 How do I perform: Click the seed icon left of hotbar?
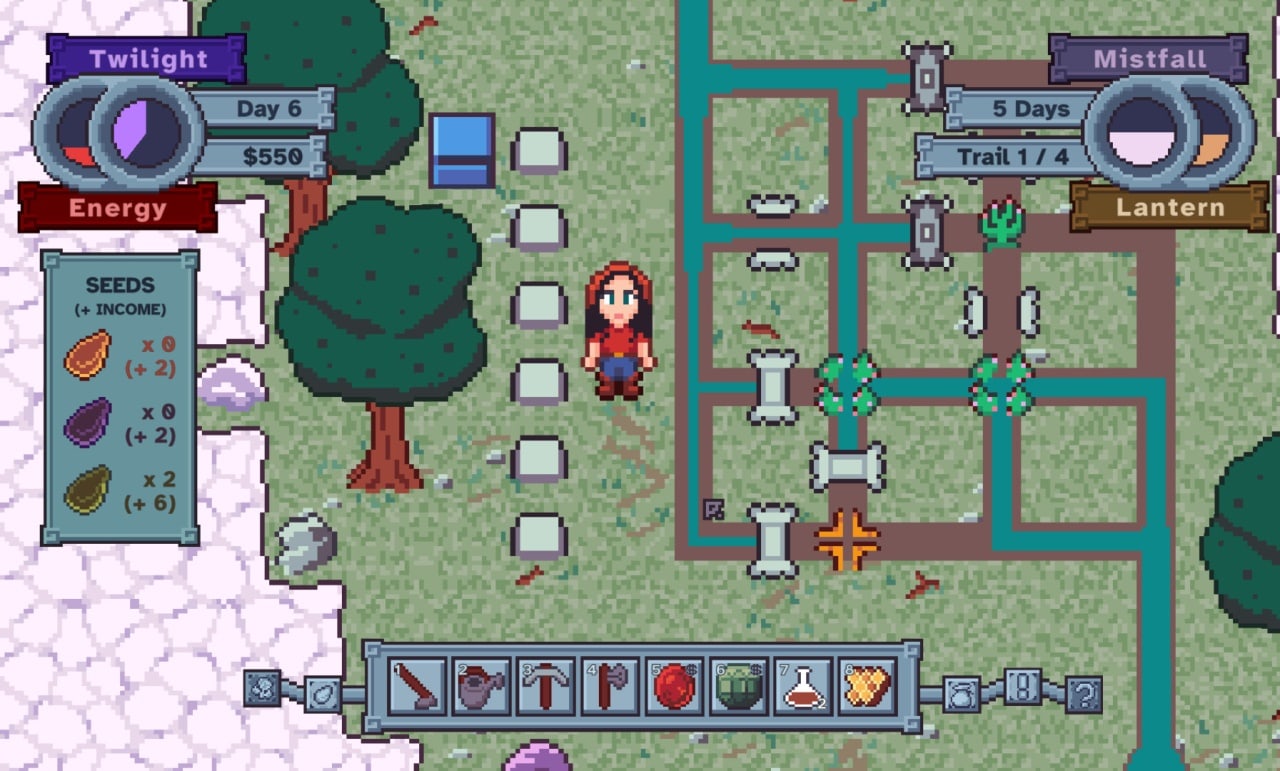coord(323,693)
